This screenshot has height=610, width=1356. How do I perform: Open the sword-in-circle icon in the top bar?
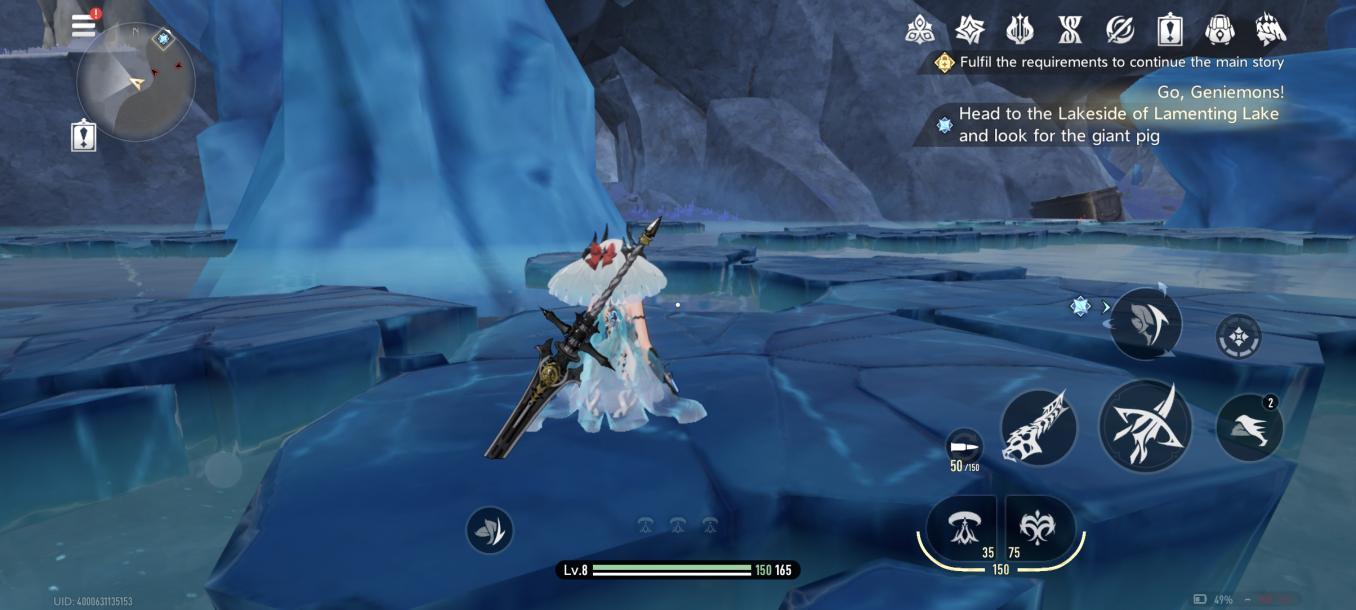click(1119, 30)
